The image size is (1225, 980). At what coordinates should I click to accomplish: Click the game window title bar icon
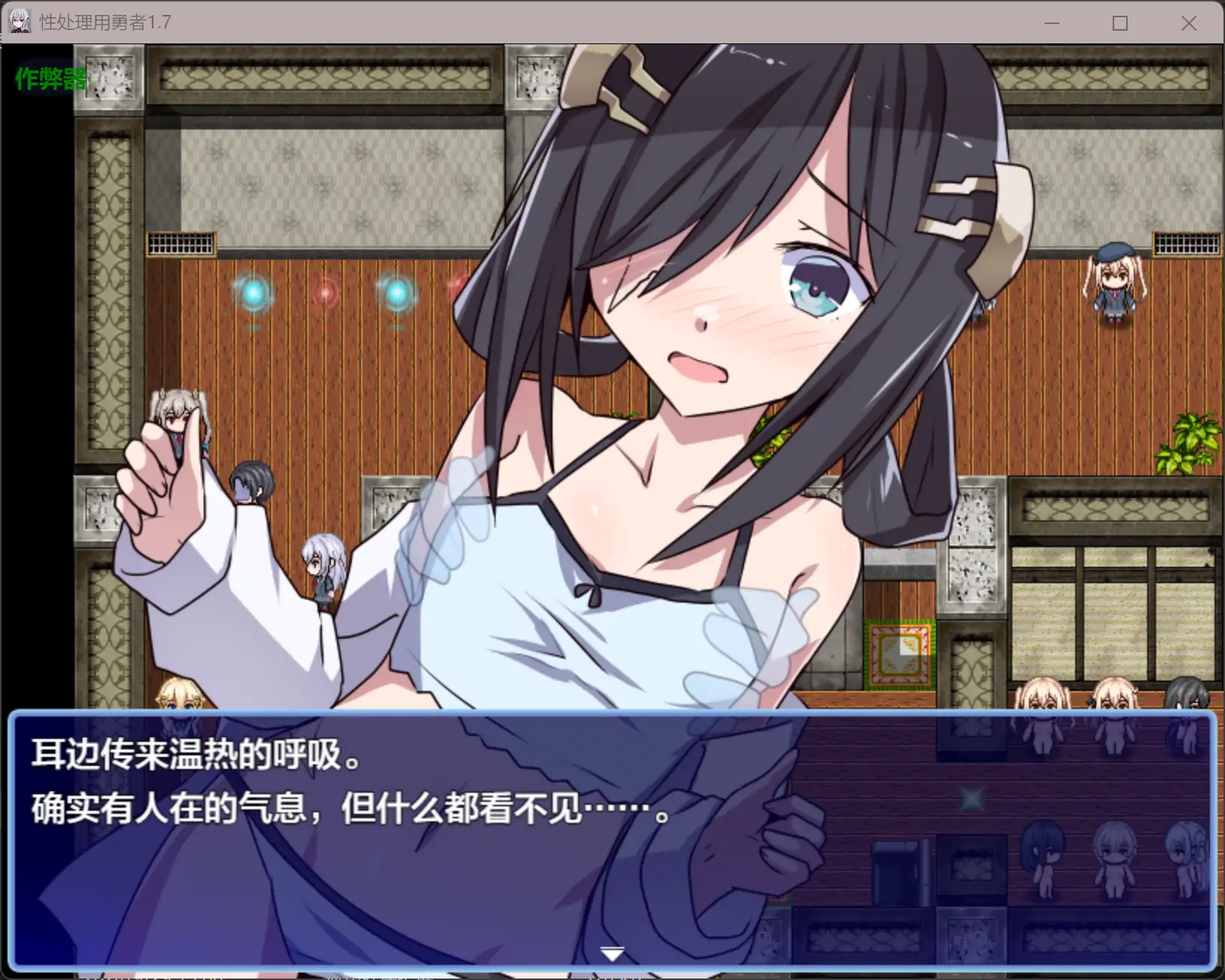tap(19, 22)
